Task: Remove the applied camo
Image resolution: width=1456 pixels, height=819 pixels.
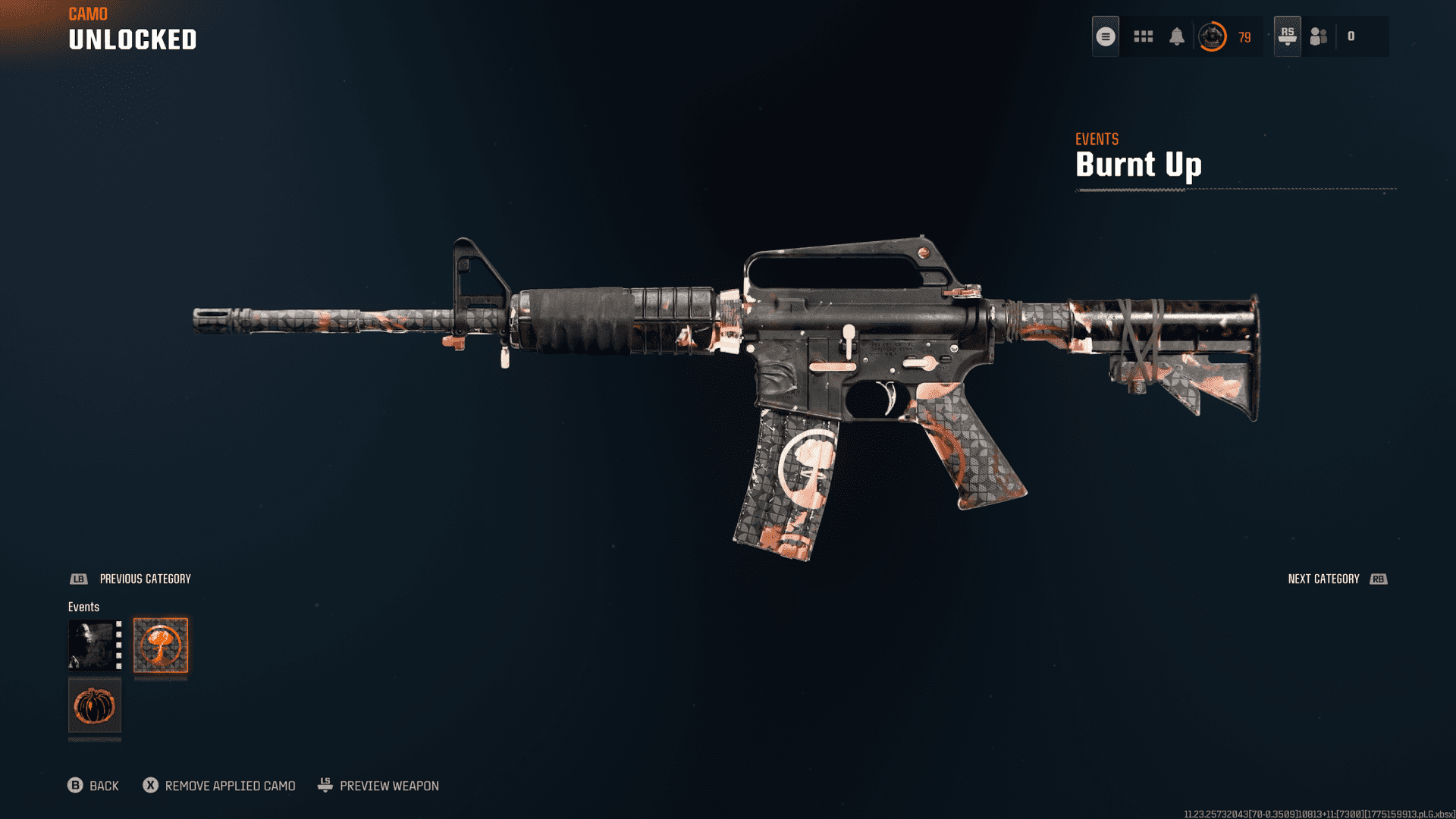Action: click(219, 786)
